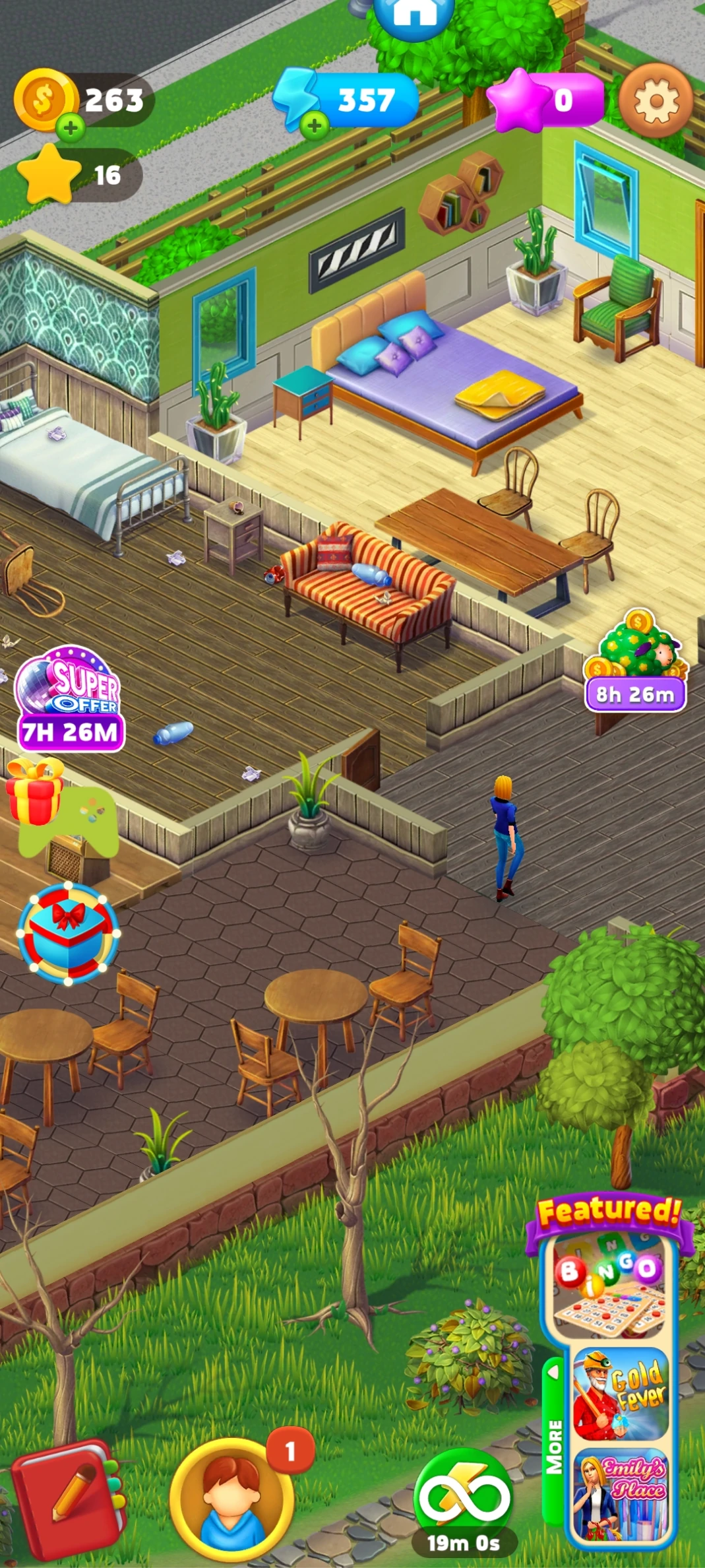The height and width of the screenshot is (1568, 705).
Task: Launch the featured Bingo game
Action: coord(609,1286)
